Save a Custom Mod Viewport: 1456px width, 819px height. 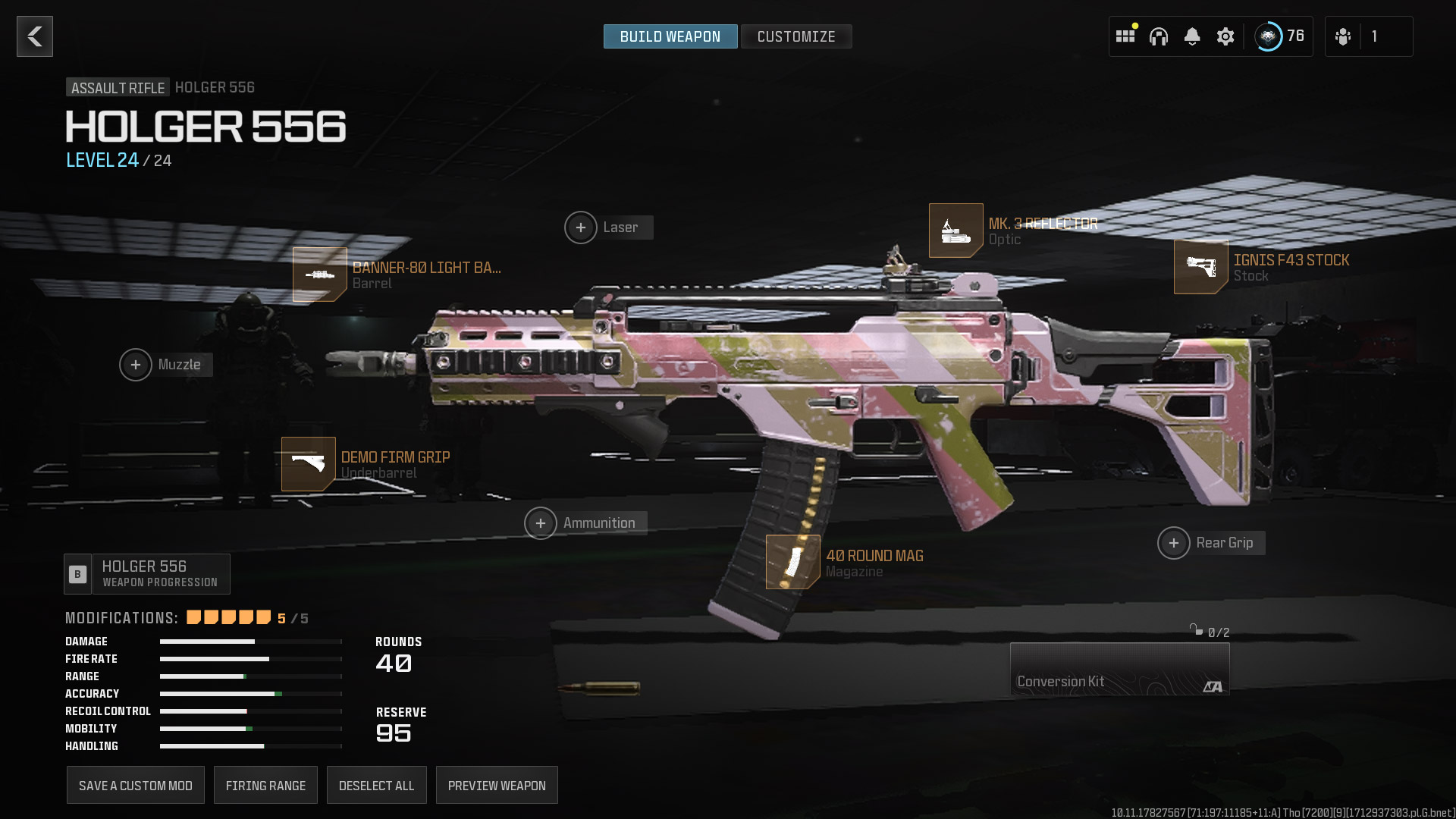(x=136, y=786)
